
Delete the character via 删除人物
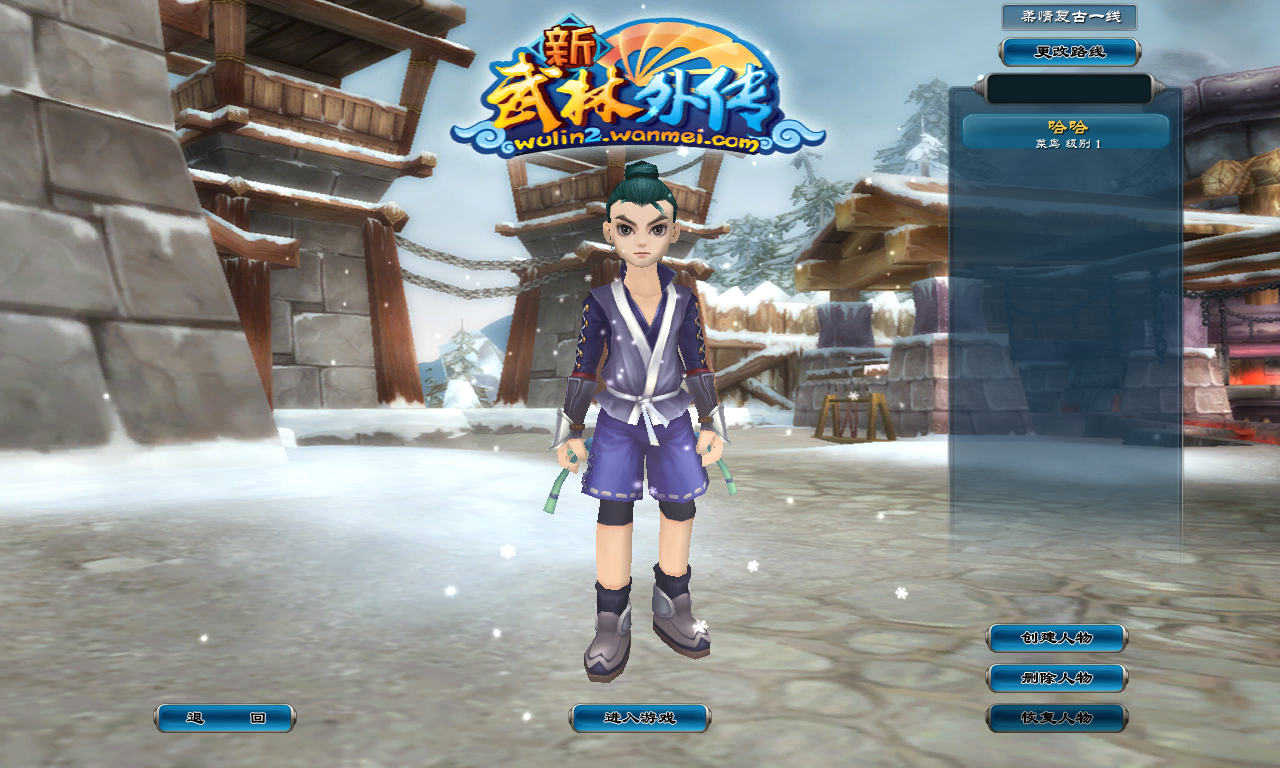pos(1057,678)
